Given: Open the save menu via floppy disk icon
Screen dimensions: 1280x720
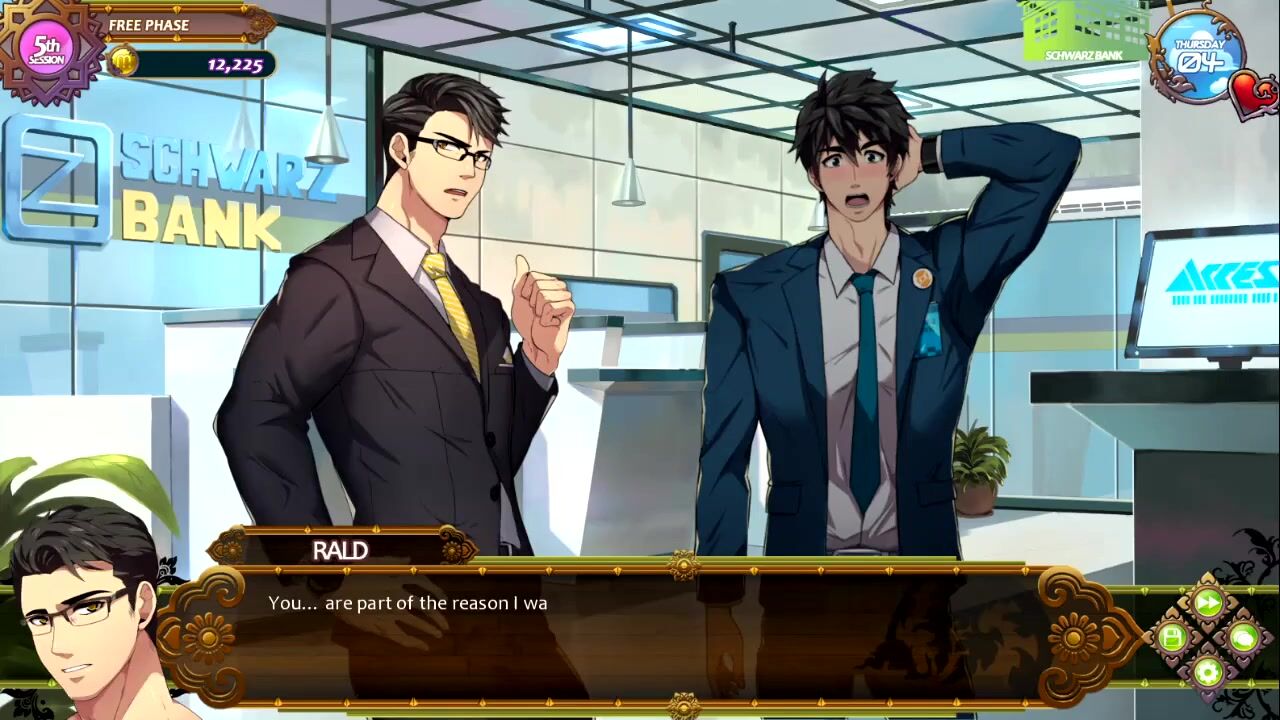Looking at the screenshot, I should [1172, 637].
